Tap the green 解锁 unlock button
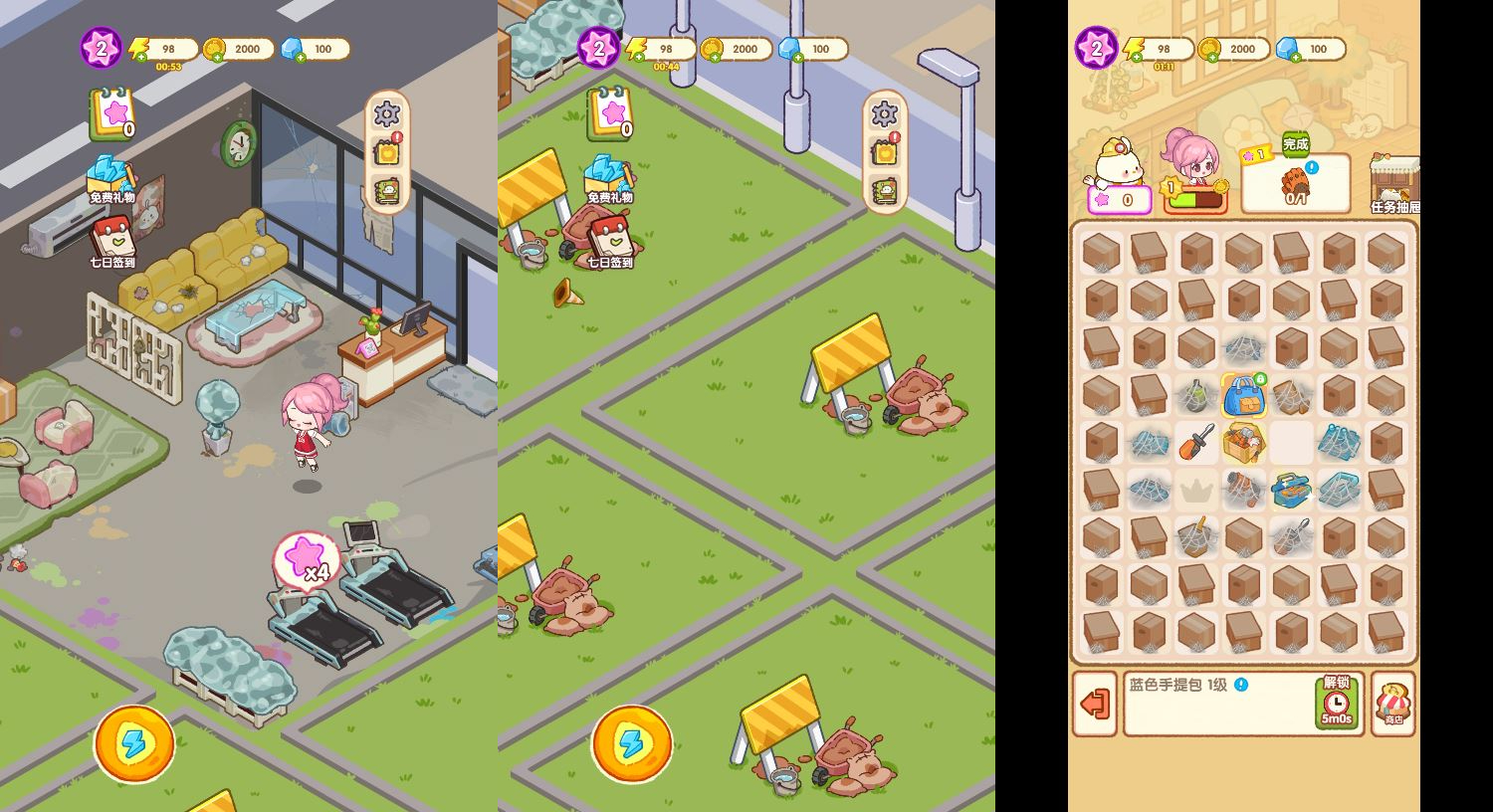The height and width of the screenshot is (812, 1493). click(1337, 703)
